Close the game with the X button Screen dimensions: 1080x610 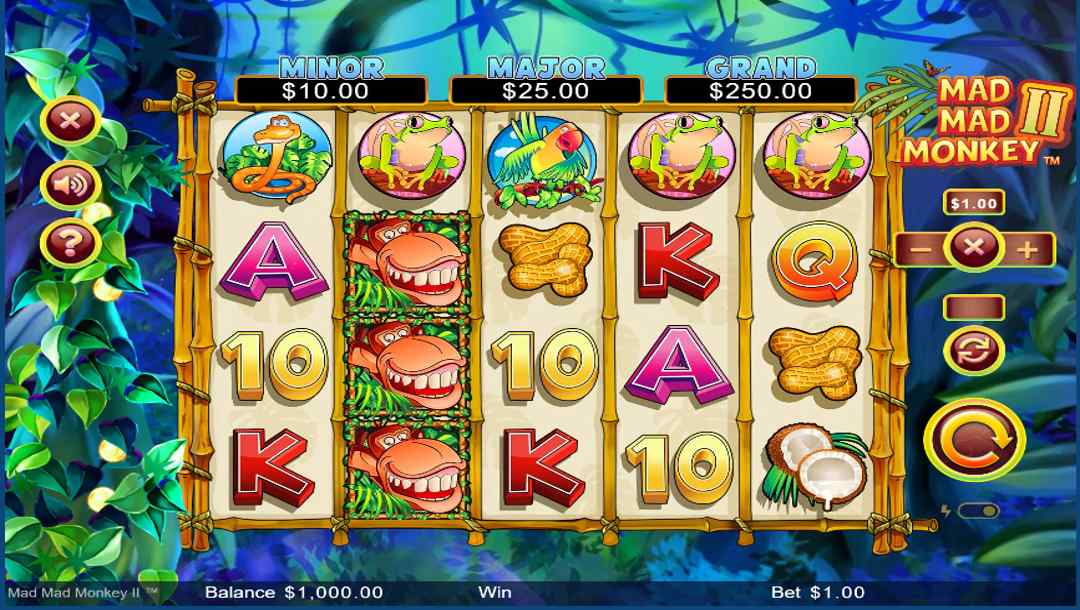pyautogui.click(x=69, y=122)
